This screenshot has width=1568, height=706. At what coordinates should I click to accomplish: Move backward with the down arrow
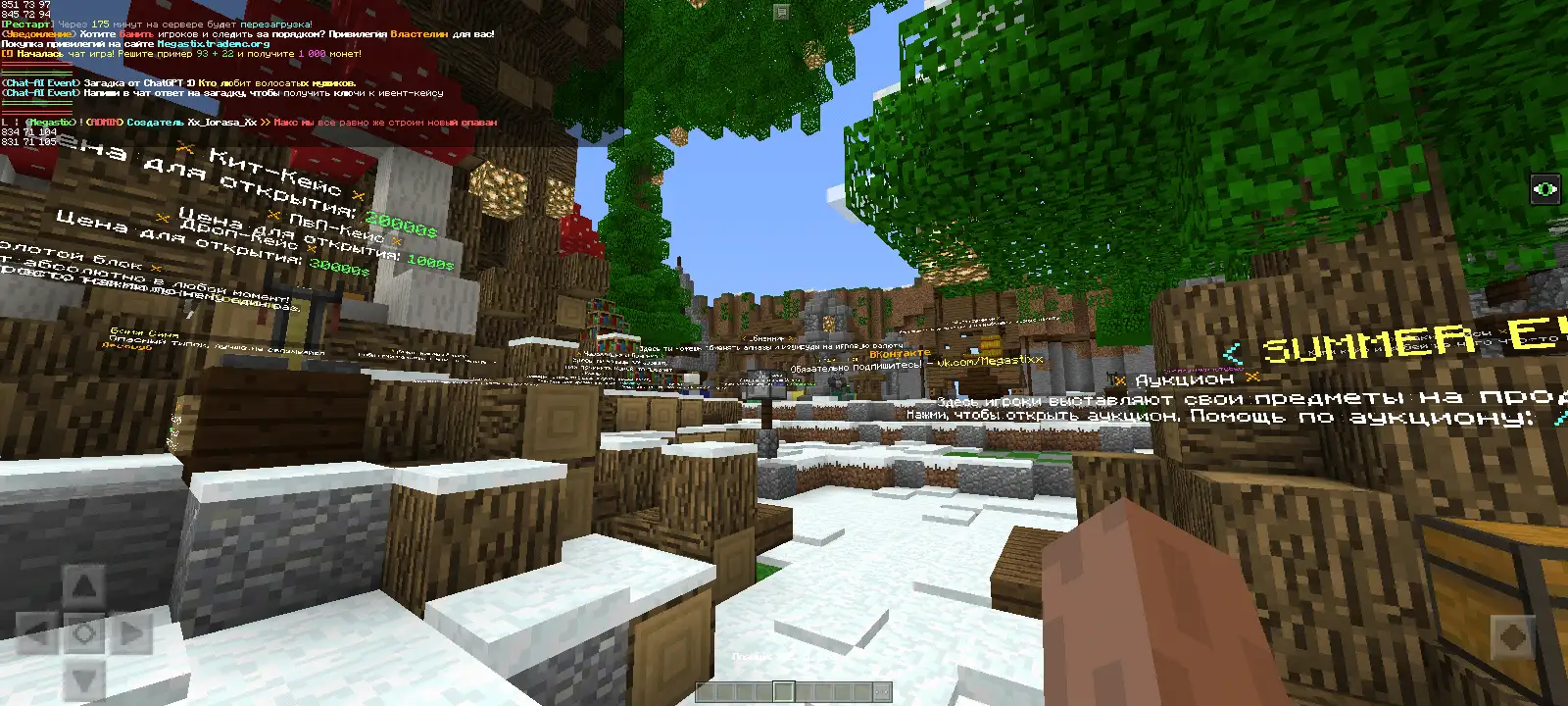pyautogui.click(x=85, y=679)
